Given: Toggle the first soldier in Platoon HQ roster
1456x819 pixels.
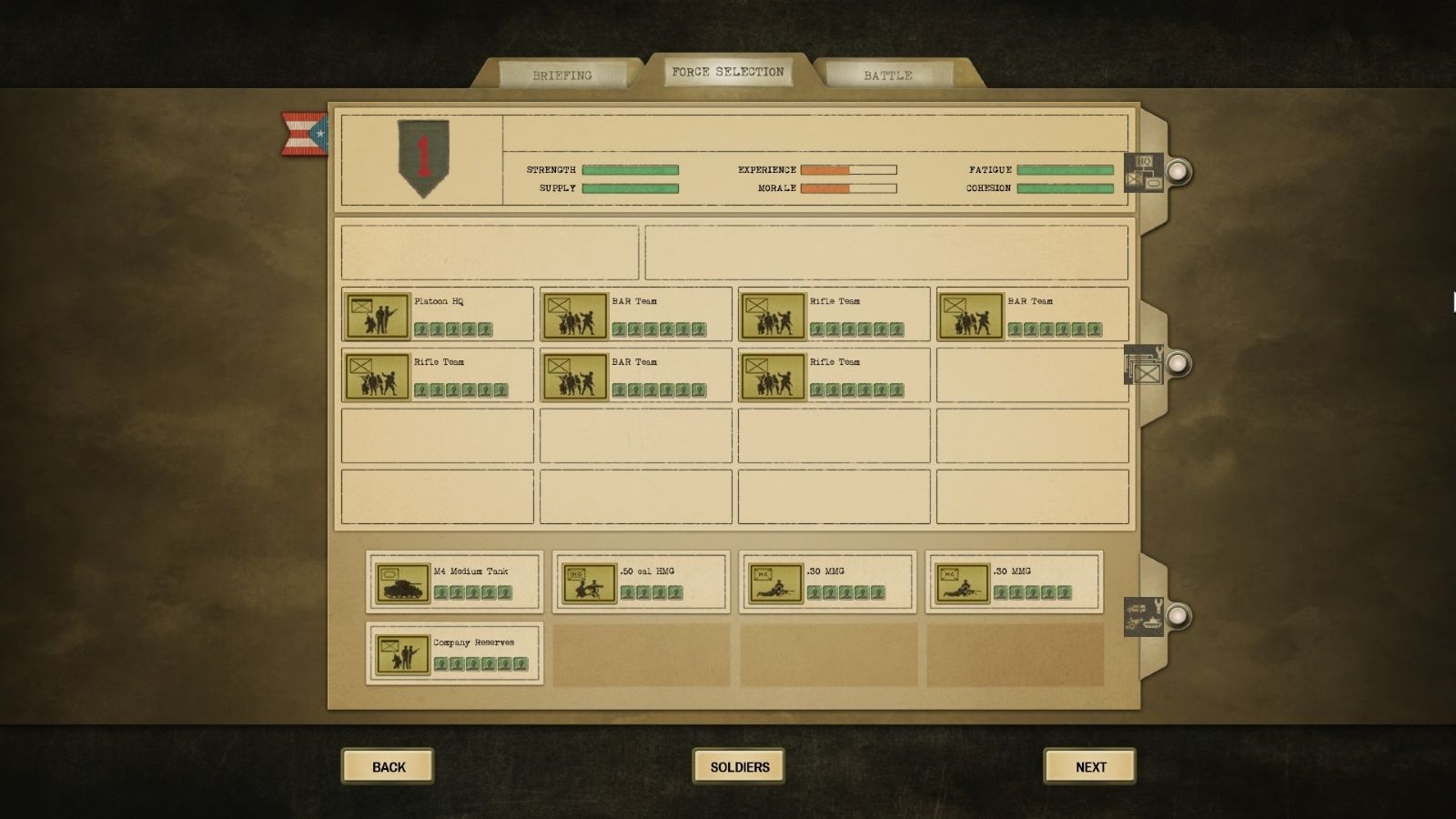Looking at the screenshot, I should click(x=421, y=329).
